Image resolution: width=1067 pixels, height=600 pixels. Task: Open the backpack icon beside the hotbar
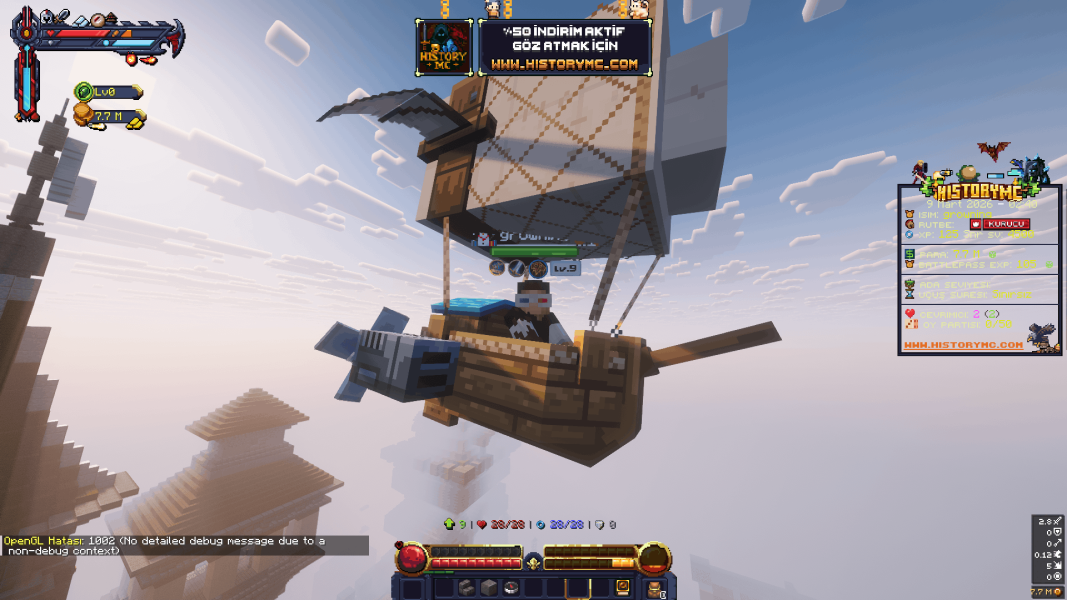click(x=655, y=588)
